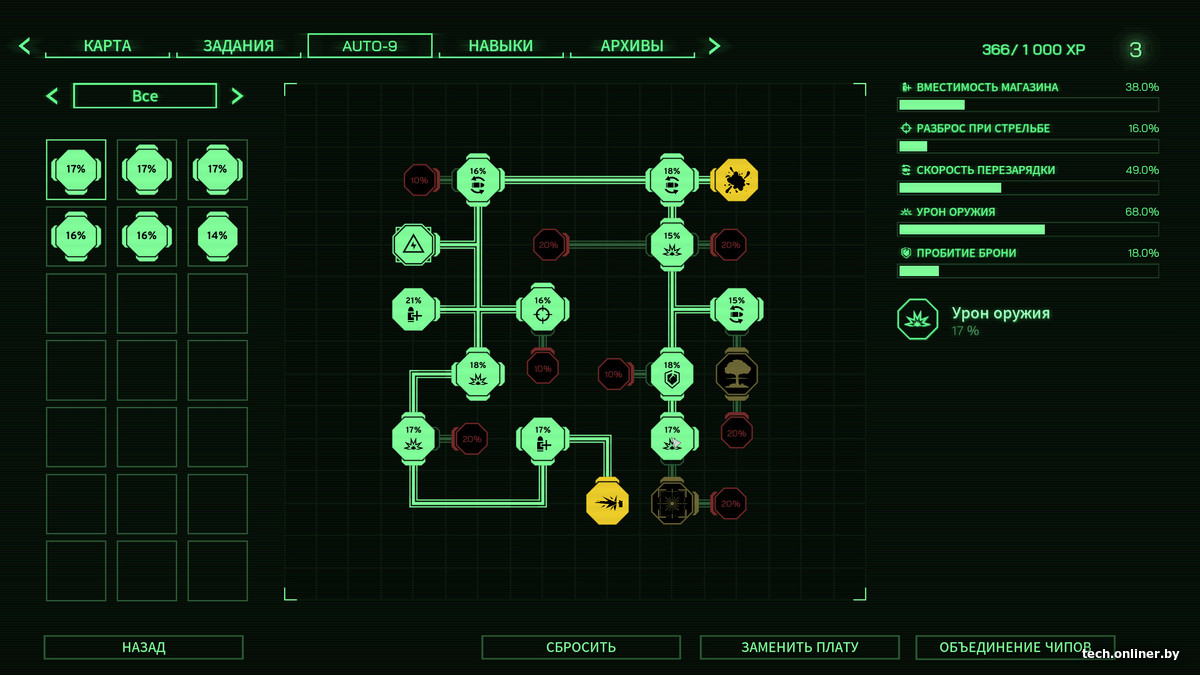Select the AUTO-9 tab
1200x675 pixels.
pyautogui.click(x=370, y=46)
